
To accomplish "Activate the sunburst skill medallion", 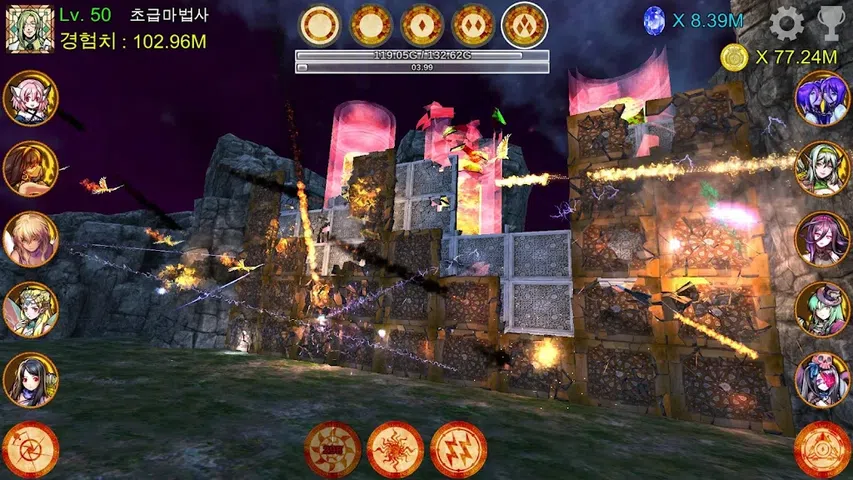I will point(396,449).
